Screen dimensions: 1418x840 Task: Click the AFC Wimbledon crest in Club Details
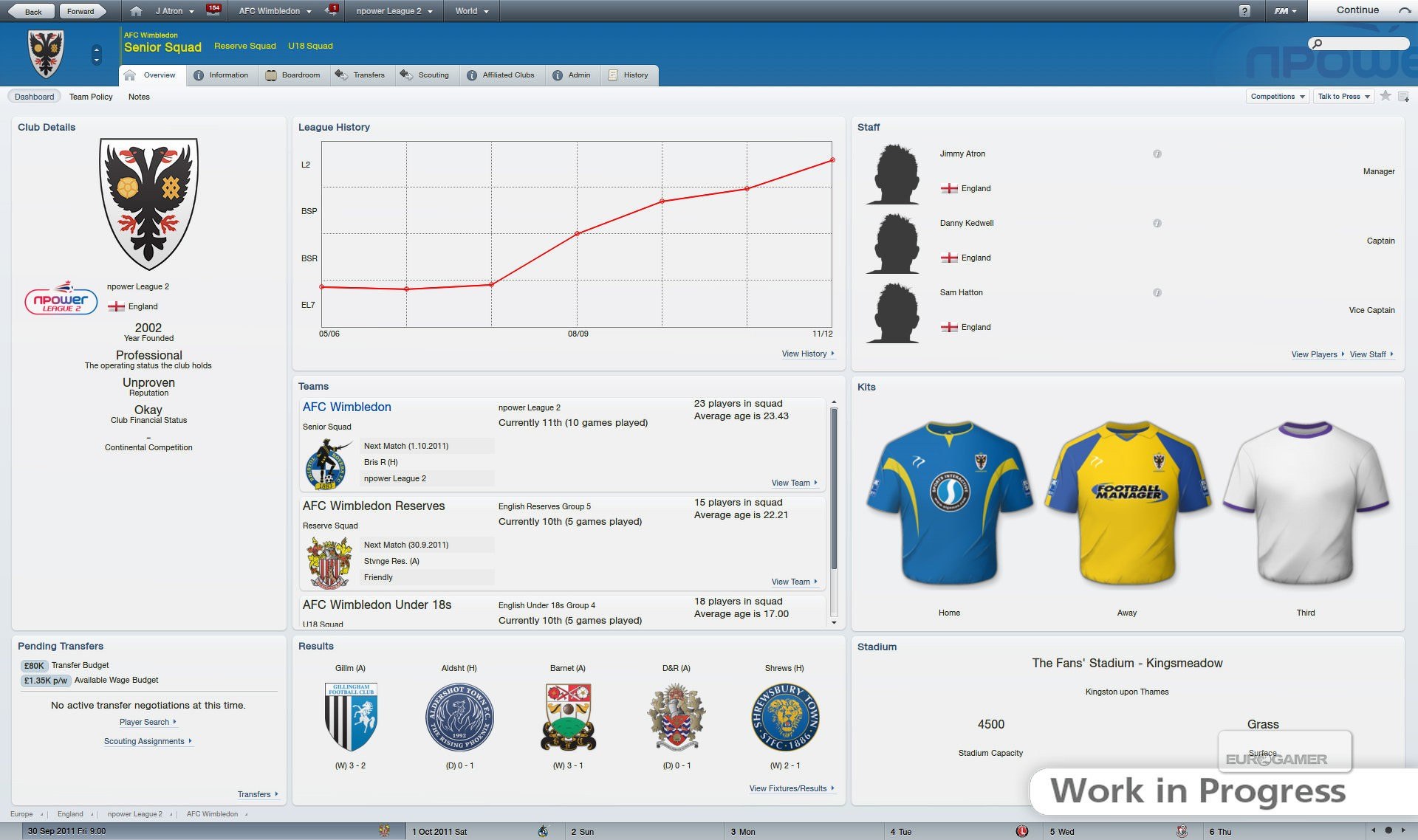[150, 203]
